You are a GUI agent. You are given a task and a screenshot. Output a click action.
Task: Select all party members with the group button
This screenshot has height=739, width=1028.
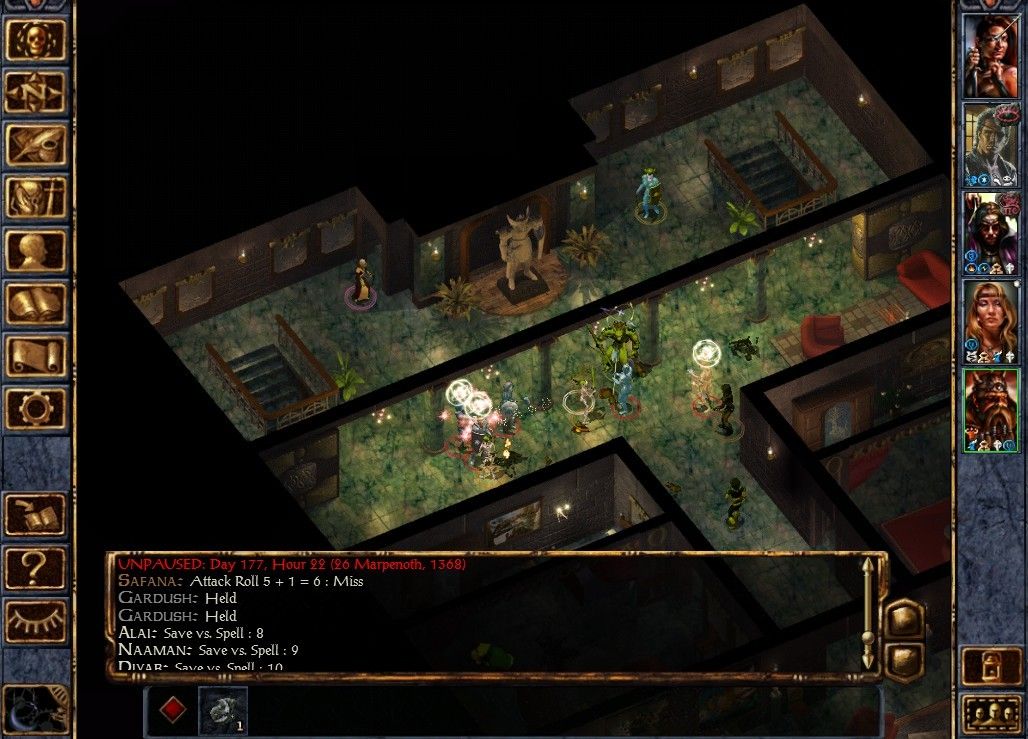(990, 714)
